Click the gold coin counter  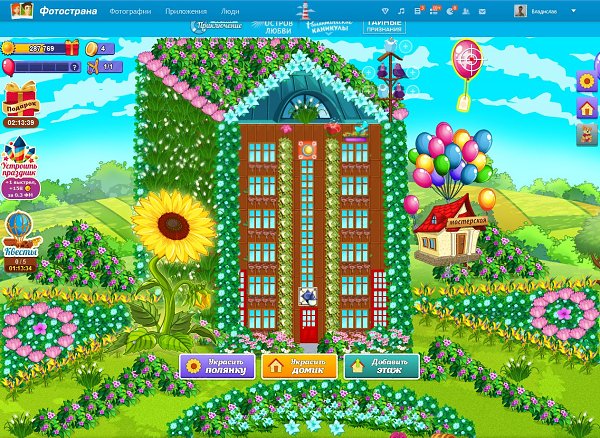click(x=102, y=48)
